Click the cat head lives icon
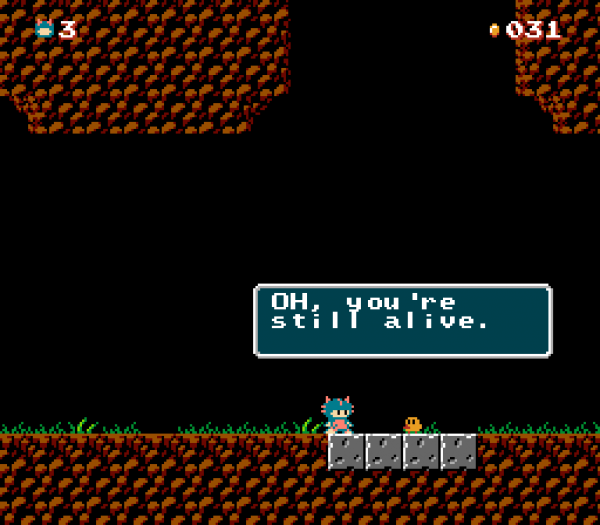 tap(44, 29)
